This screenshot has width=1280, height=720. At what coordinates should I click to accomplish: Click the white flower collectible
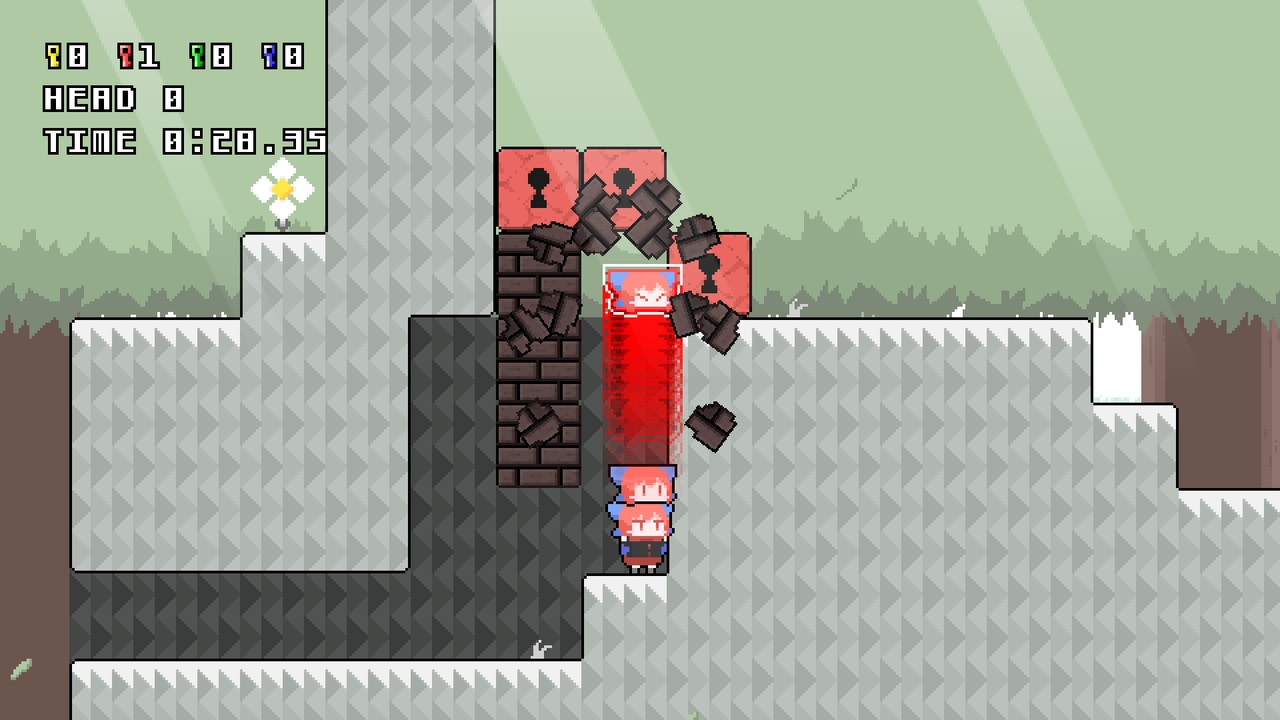tap(282, 188)
